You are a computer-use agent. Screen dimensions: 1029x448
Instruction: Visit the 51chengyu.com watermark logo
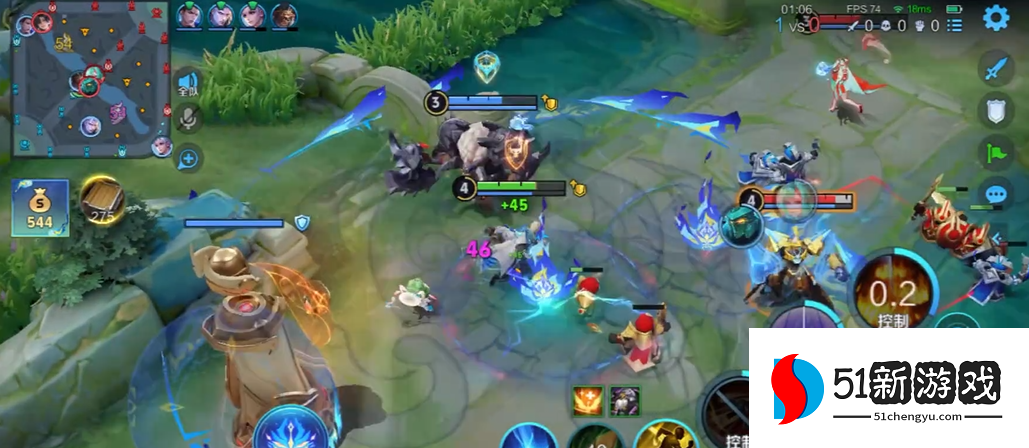tap(888, 389)
